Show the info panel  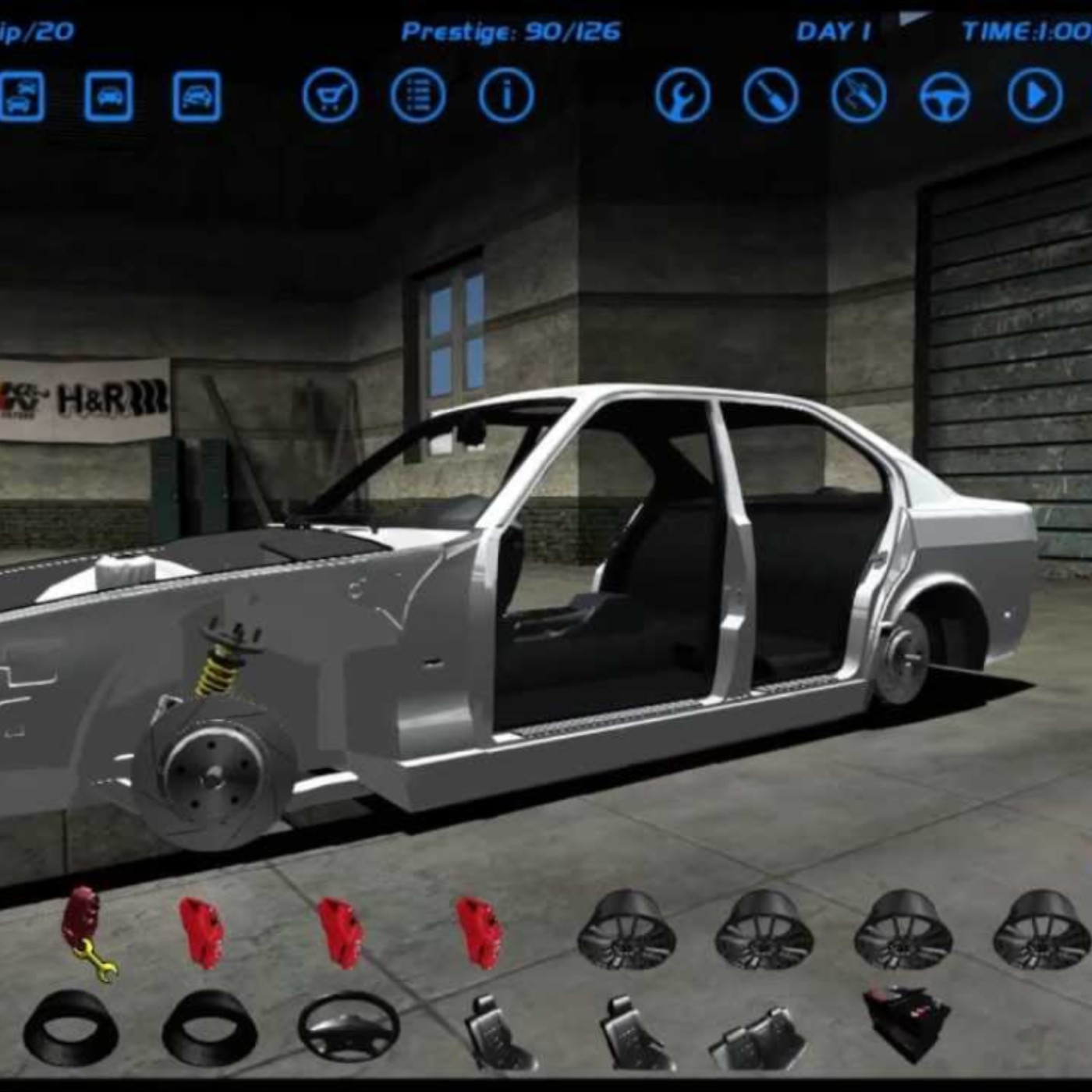pyautogui.click(x=506, y=97)
